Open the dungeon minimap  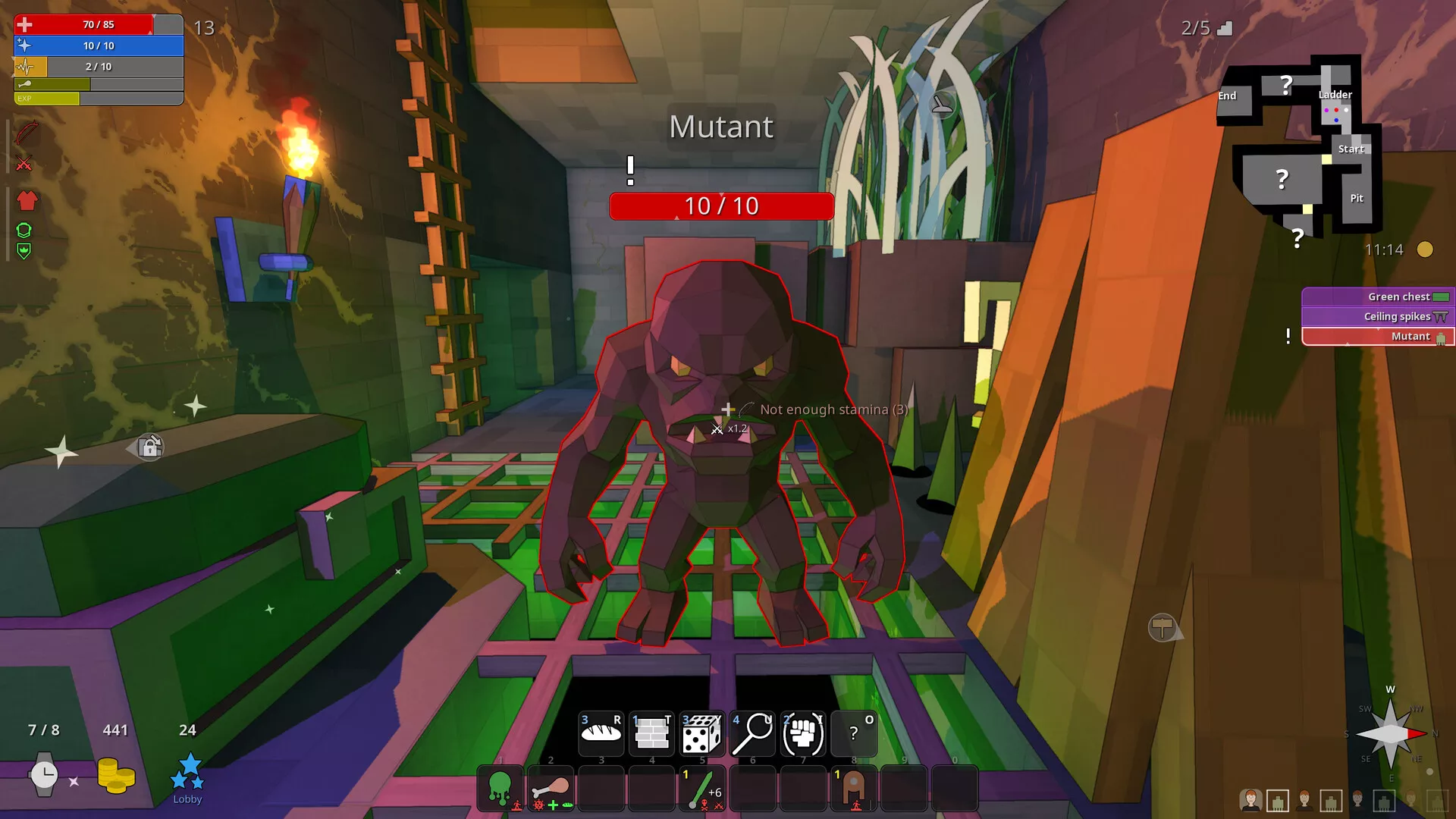pos(1298,148)
